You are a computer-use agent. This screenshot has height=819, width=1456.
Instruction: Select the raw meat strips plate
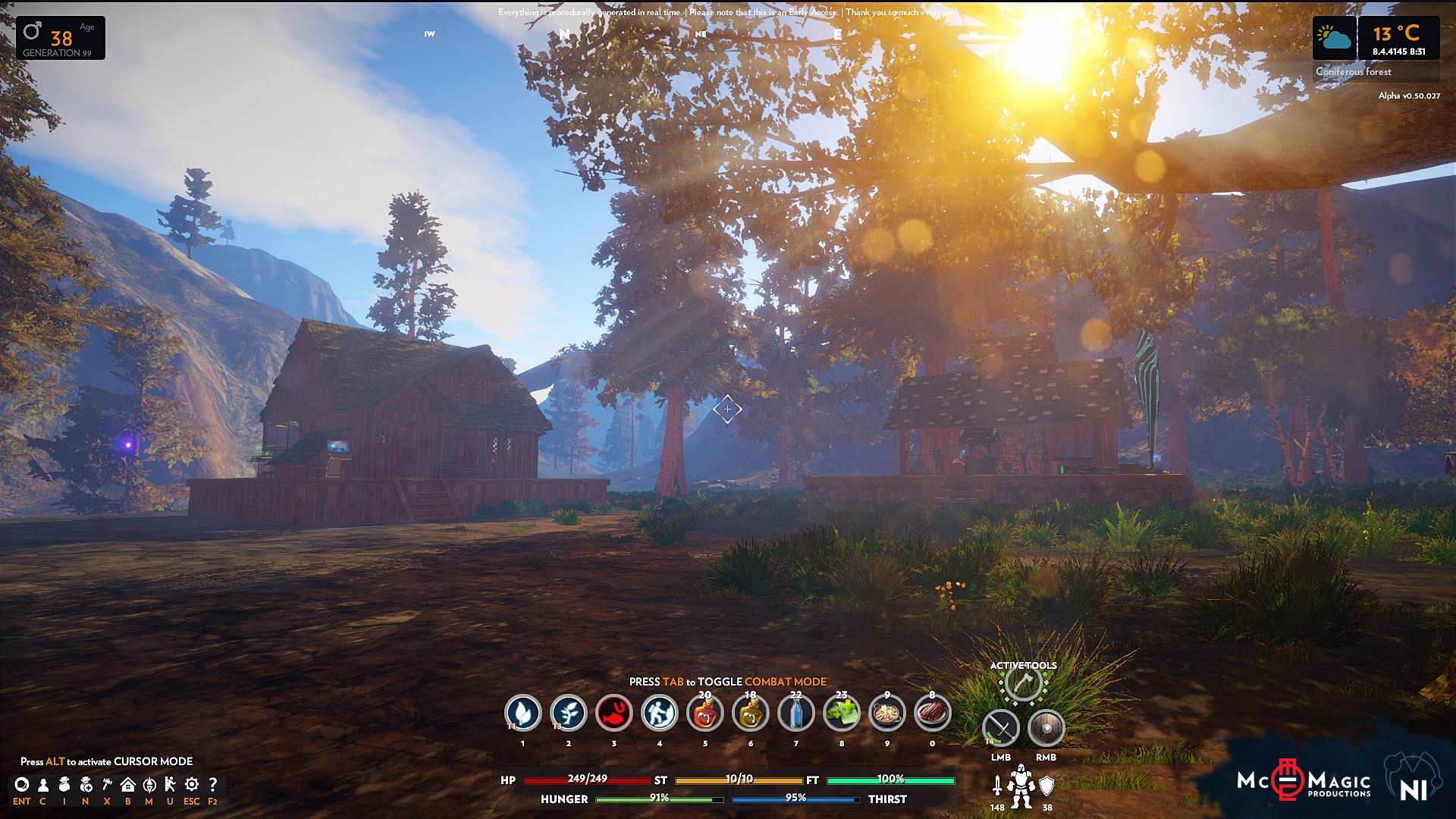coord(932,713)
